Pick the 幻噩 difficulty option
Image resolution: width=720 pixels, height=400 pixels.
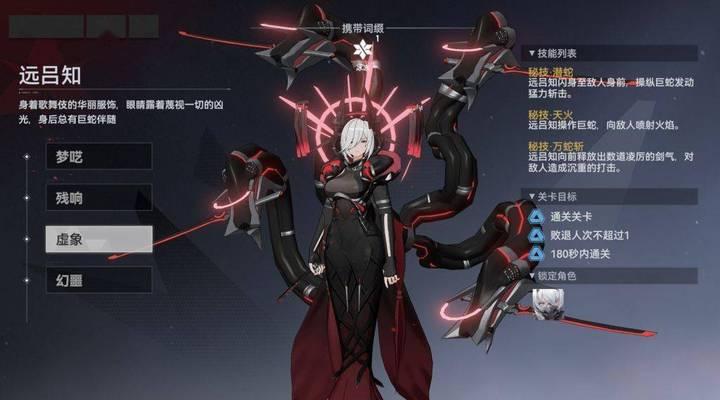click(97, 279)
